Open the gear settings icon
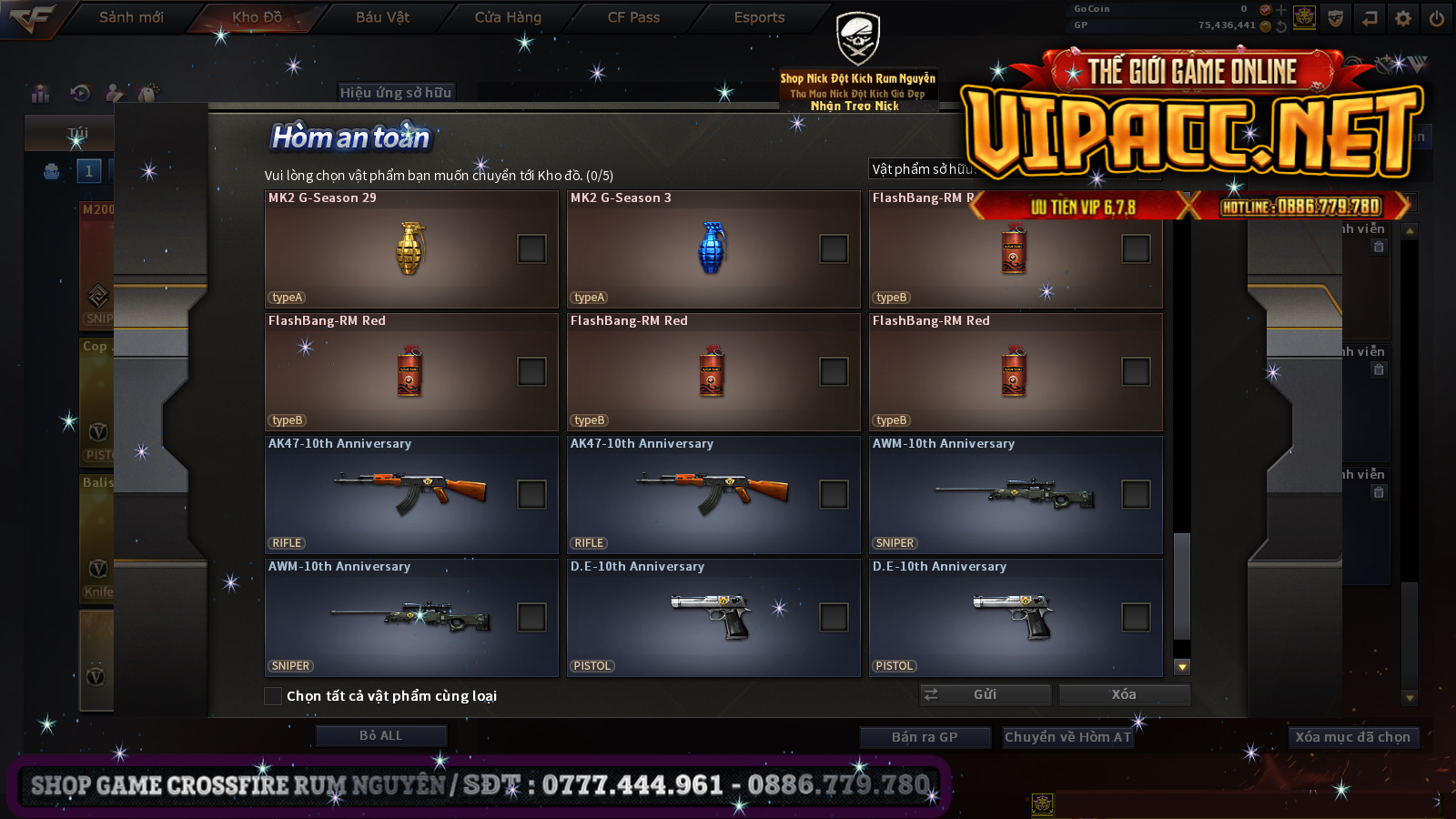 1403,18
